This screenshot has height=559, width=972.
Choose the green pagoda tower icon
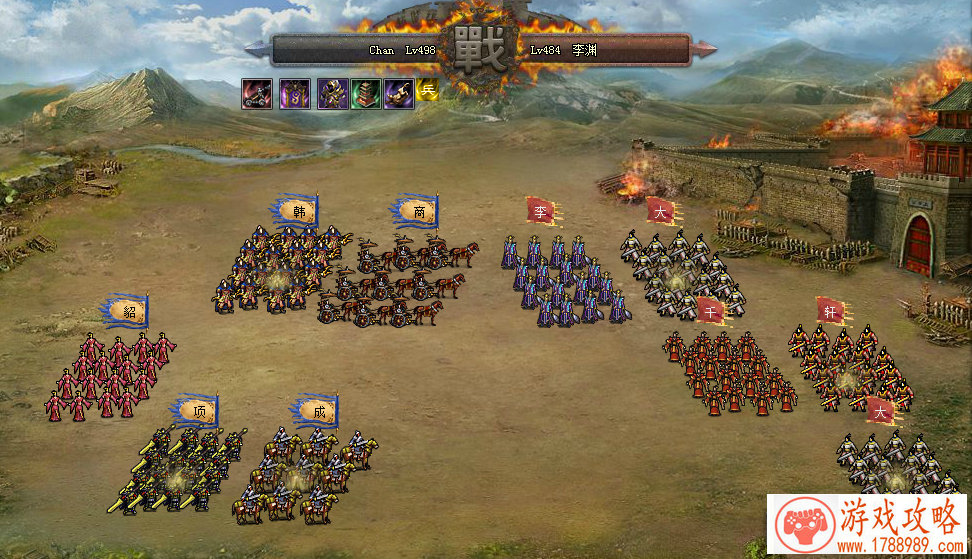(x=365, y=93)
